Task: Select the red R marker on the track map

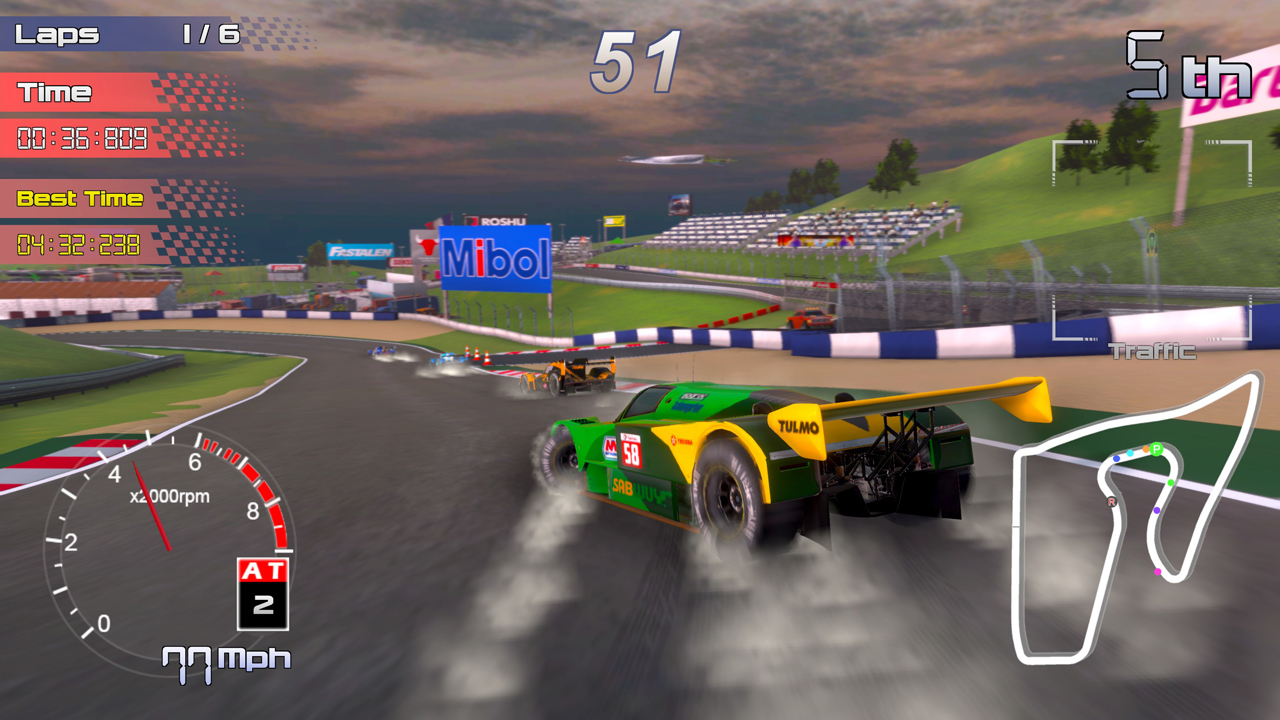Action: pyautogui.click(x=1110, y=501)
